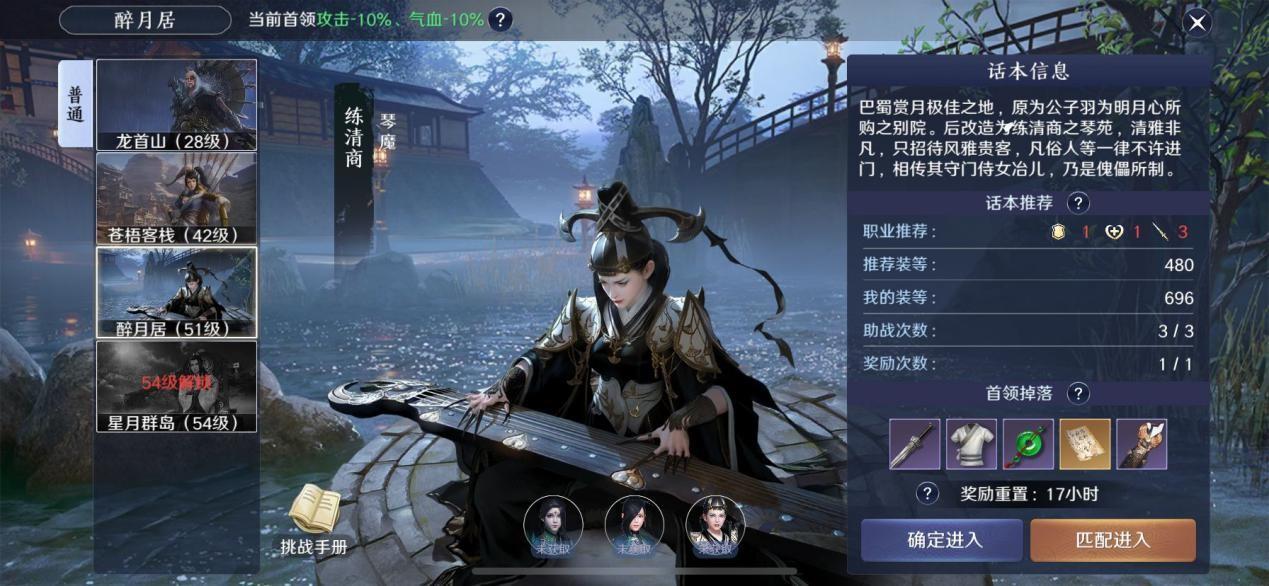This screenshot has height=586, width=1269.
Task: Choose 匹配进入 matchmaking entry
Action: [1113, 540]
